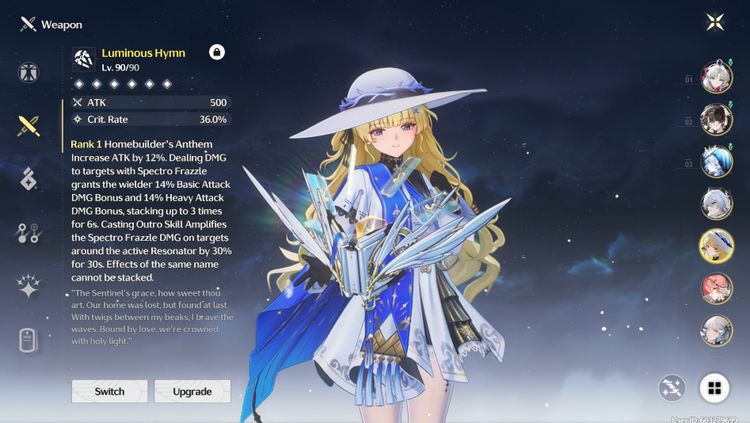Open the four-square resonator grid view
The width and height of the screenshot is (750, 423).
(712, 389)
